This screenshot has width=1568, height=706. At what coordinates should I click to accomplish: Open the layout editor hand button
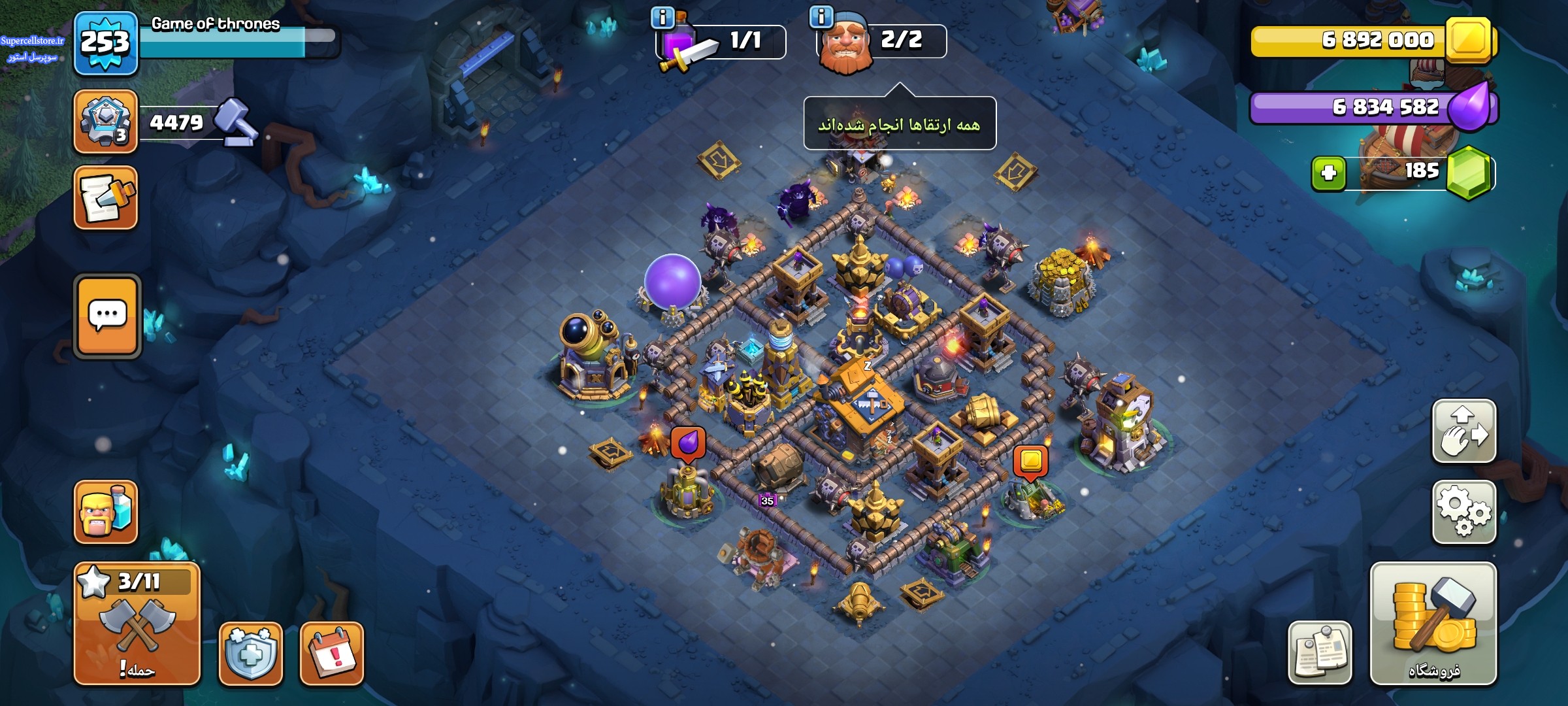pos(1463,431)
